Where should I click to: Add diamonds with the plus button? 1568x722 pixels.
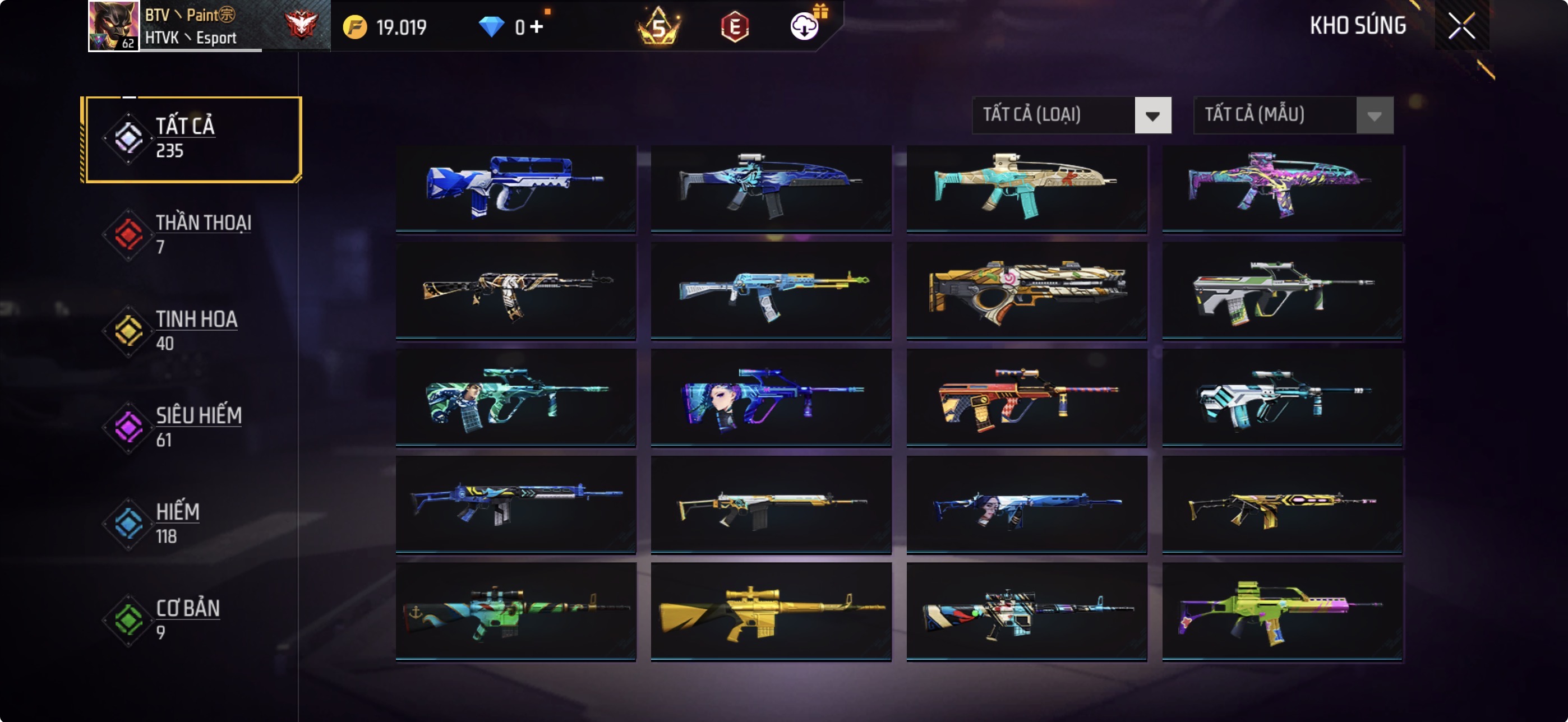click(536, 27)
